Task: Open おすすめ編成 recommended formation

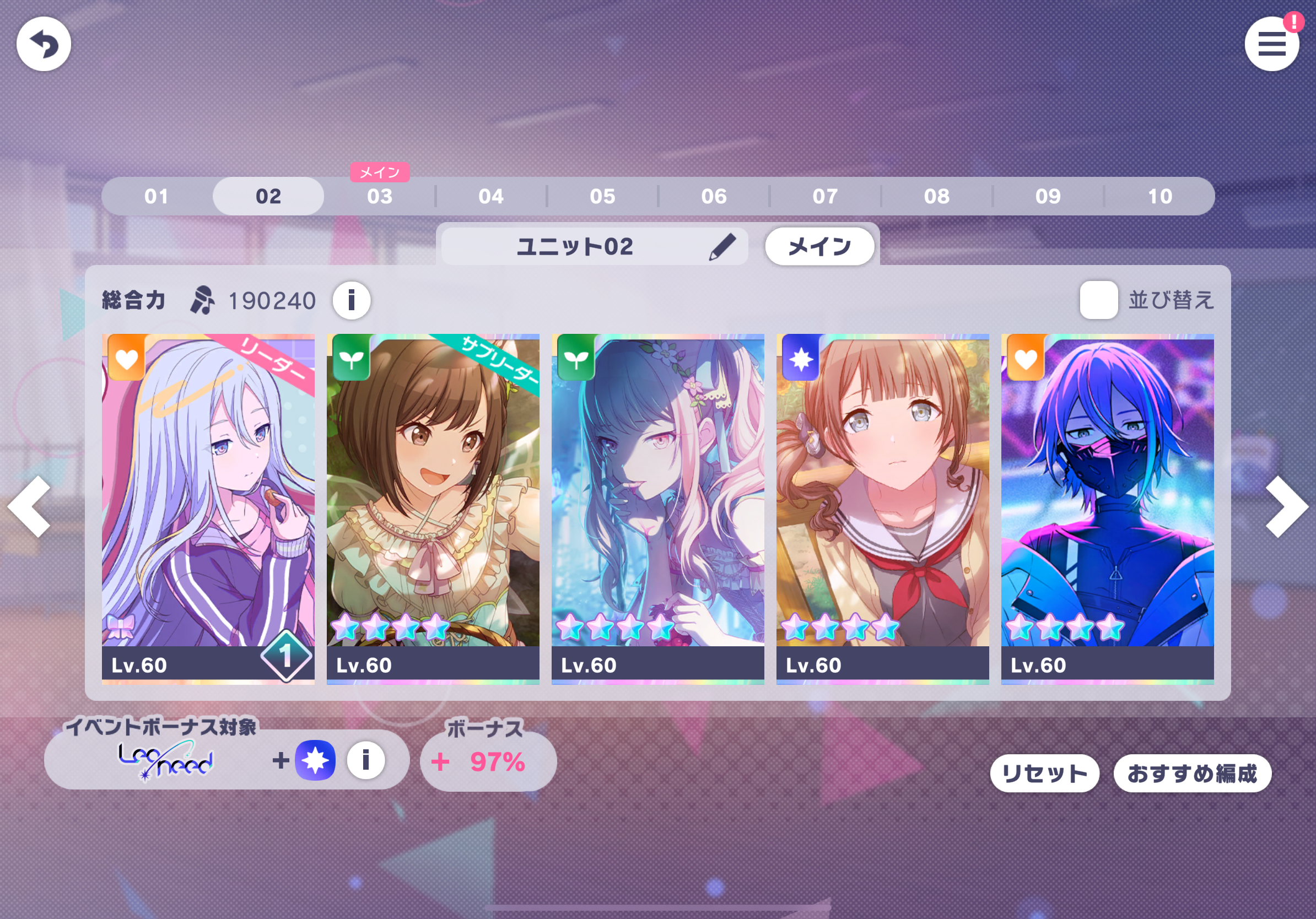Action: pyautogui.click(x=1191, y=774)
